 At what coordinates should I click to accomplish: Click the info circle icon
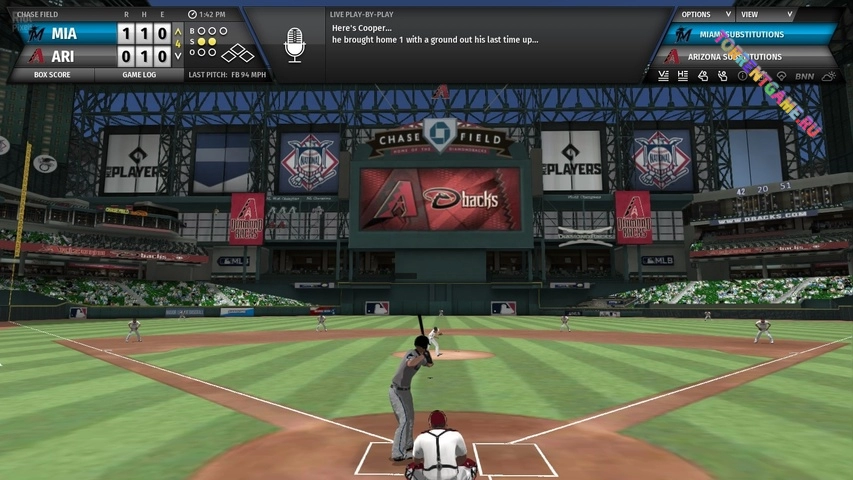click(742, 76)
